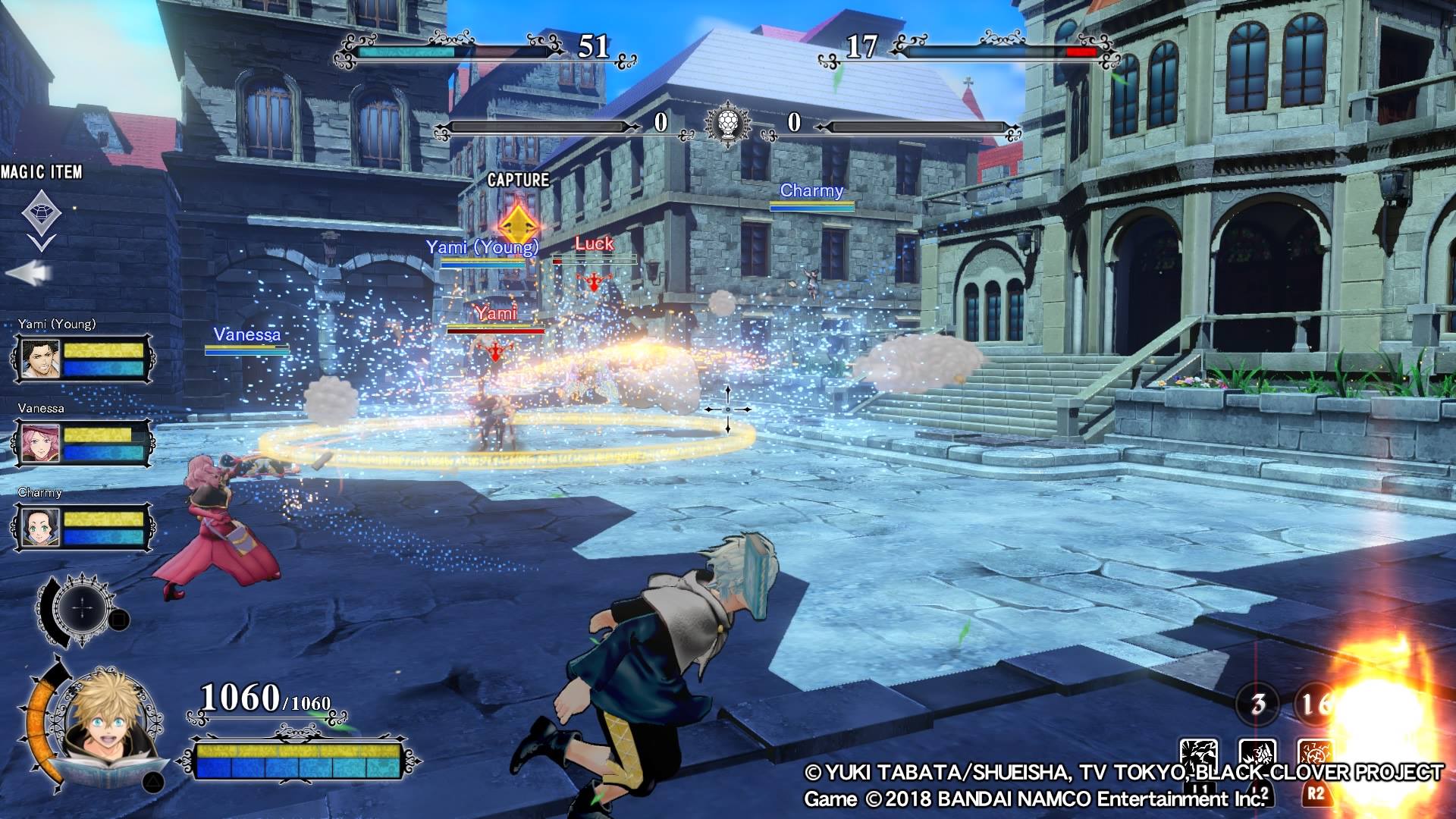The width and height of the screenshot is (1456, 819).
Task: Select the orange CAPTURE objective marker
Action: coord(519,223)
